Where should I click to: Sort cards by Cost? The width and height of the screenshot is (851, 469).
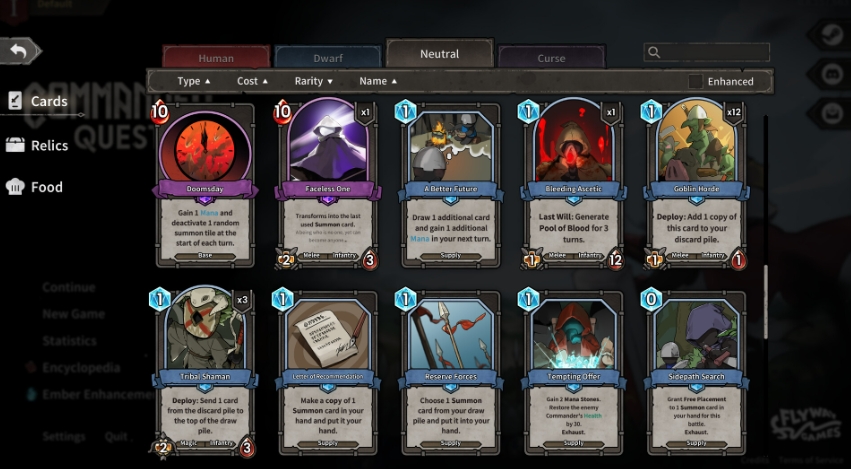coord(253,81)
